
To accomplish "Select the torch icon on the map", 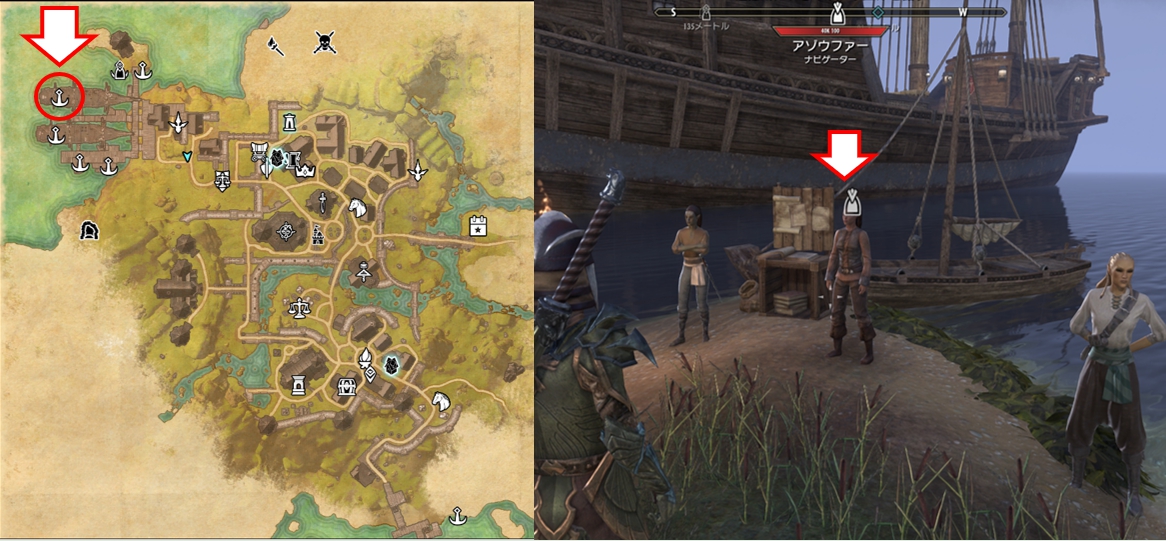I will pos(272,44).
